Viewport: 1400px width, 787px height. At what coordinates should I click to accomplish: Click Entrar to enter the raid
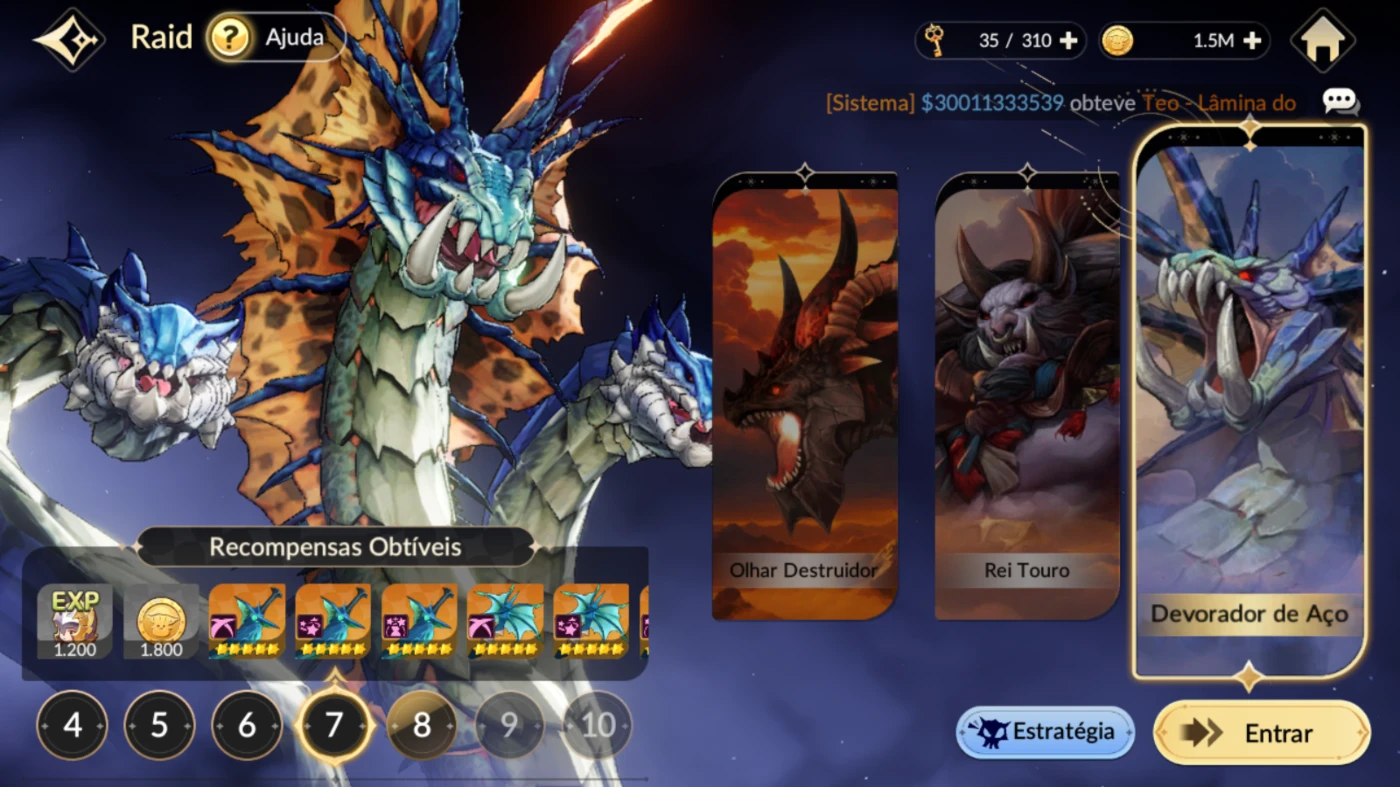coord(1261,733)
